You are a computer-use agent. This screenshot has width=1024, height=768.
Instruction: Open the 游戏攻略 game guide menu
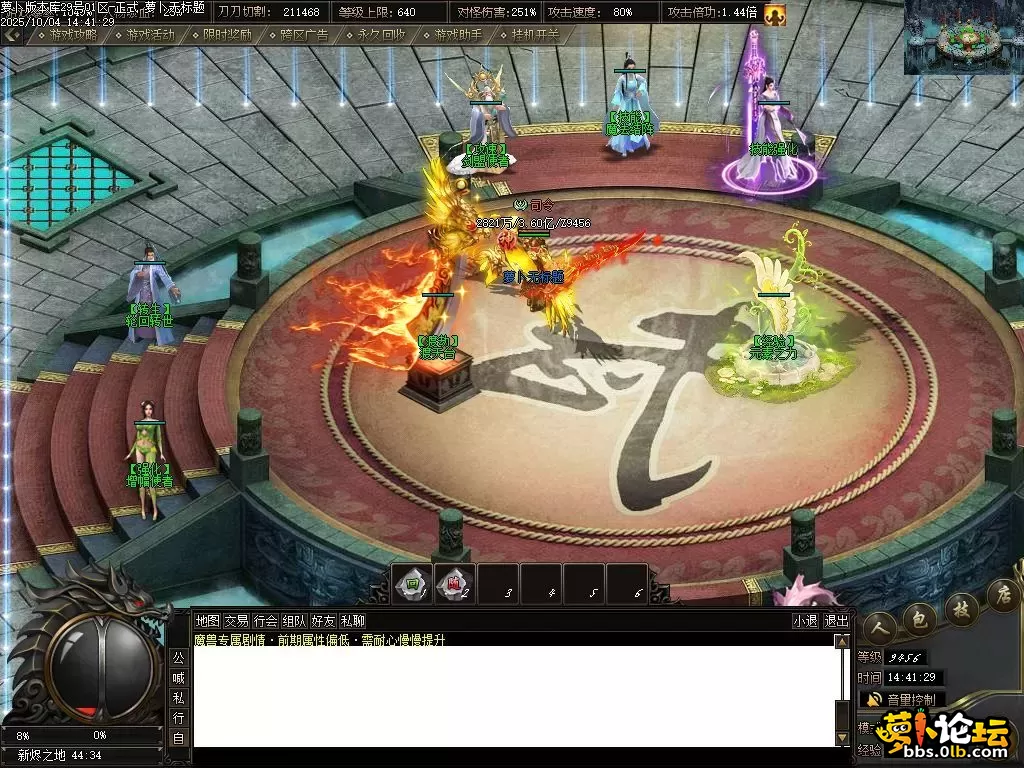coord(73,34)
